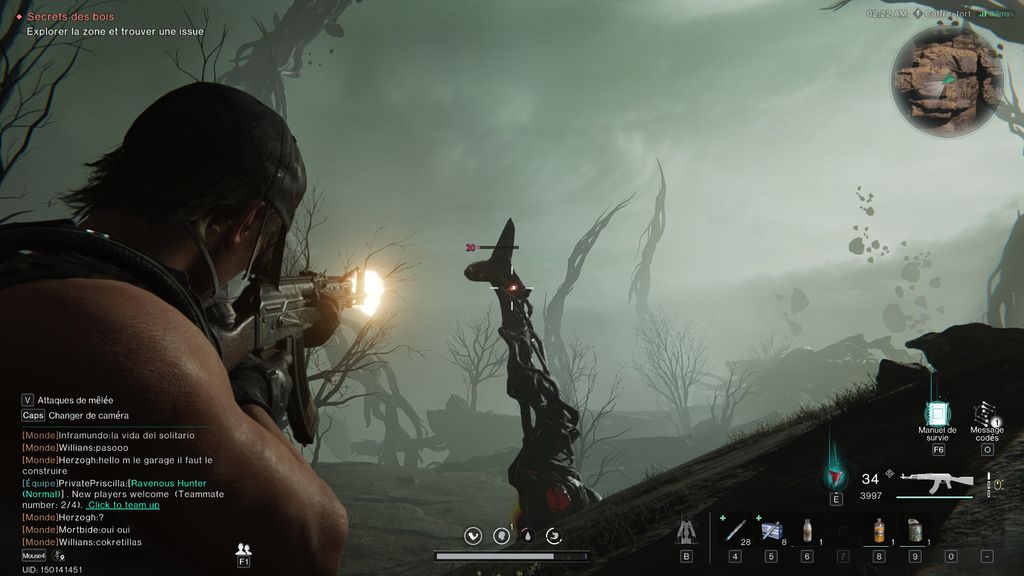Open the Manuel de survie guide
Screen dimensions: 1024x576
pyautogui.click(x=937, y=414)
